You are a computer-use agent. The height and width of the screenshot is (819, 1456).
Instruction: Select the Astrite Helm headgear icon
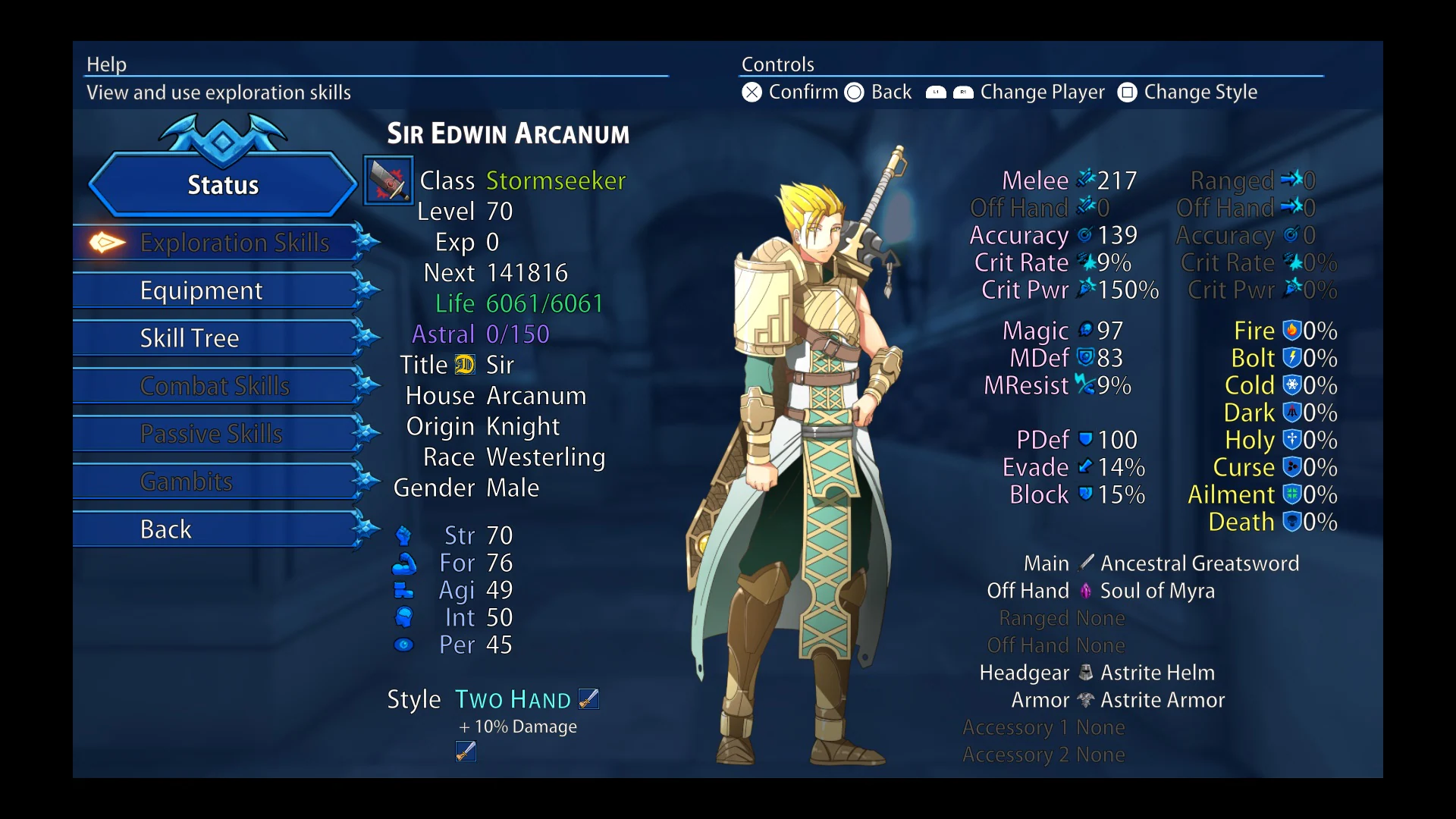point(1085,673)
